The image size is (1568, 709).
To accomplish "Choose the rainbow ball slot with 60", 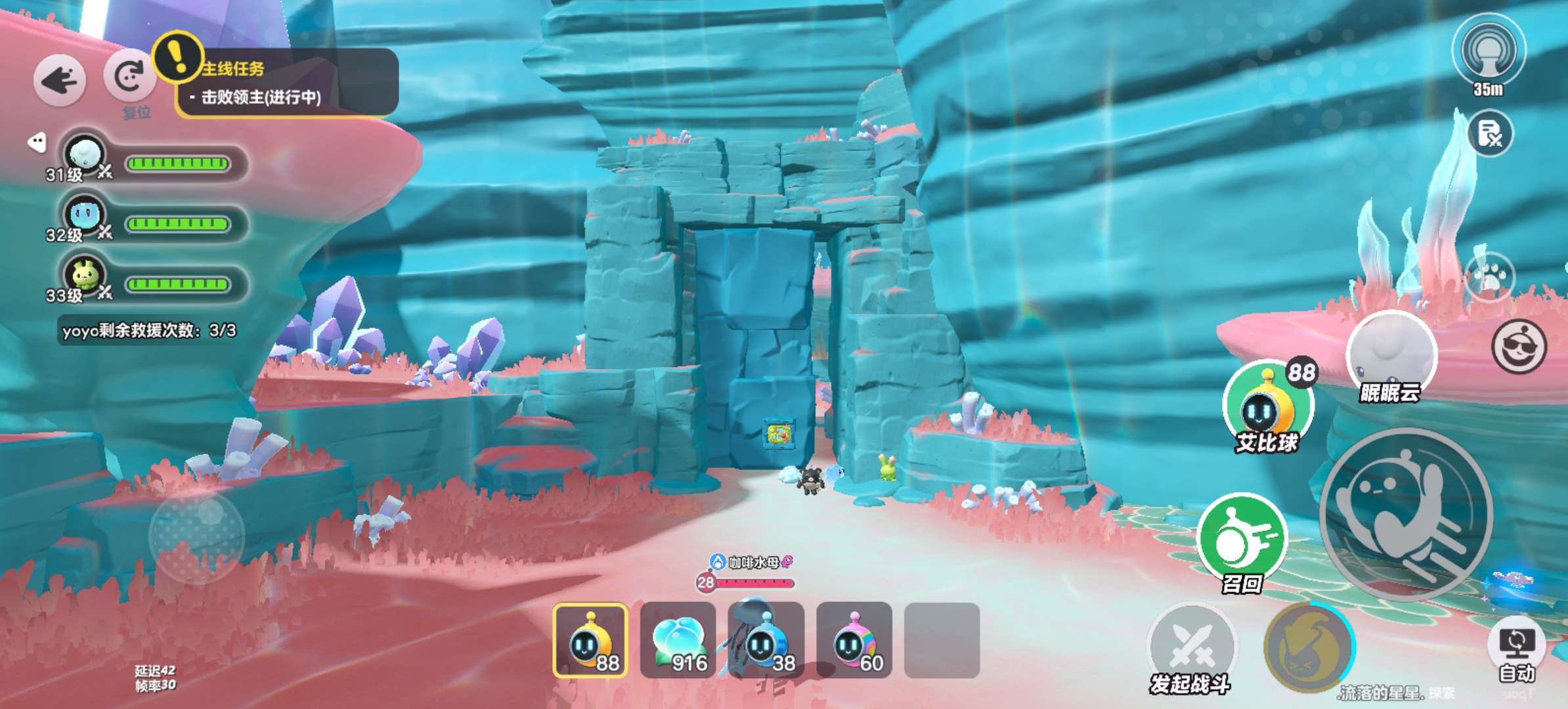I will (x=854, y=640).
